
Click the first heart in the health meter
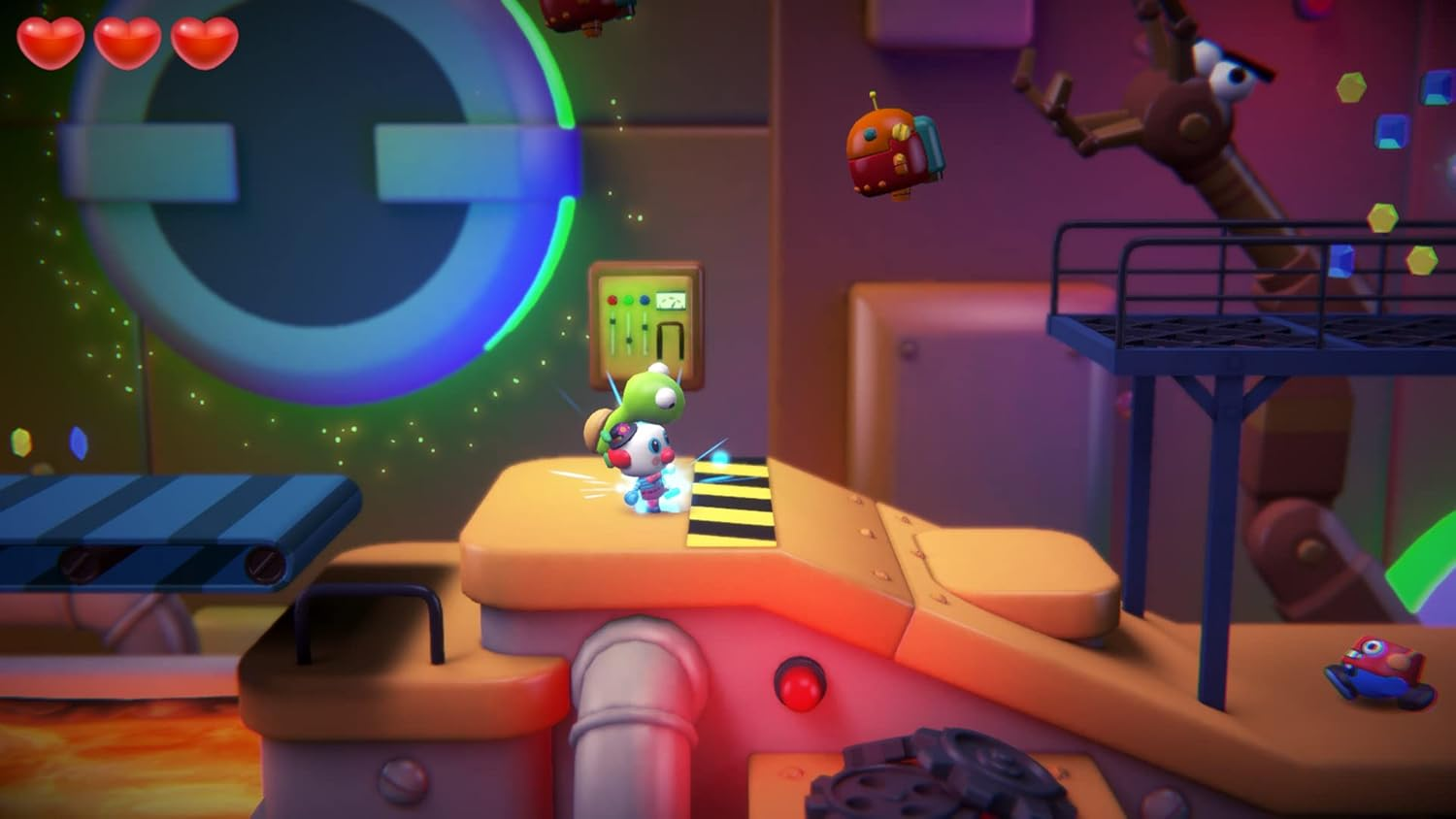coord(49,42)
